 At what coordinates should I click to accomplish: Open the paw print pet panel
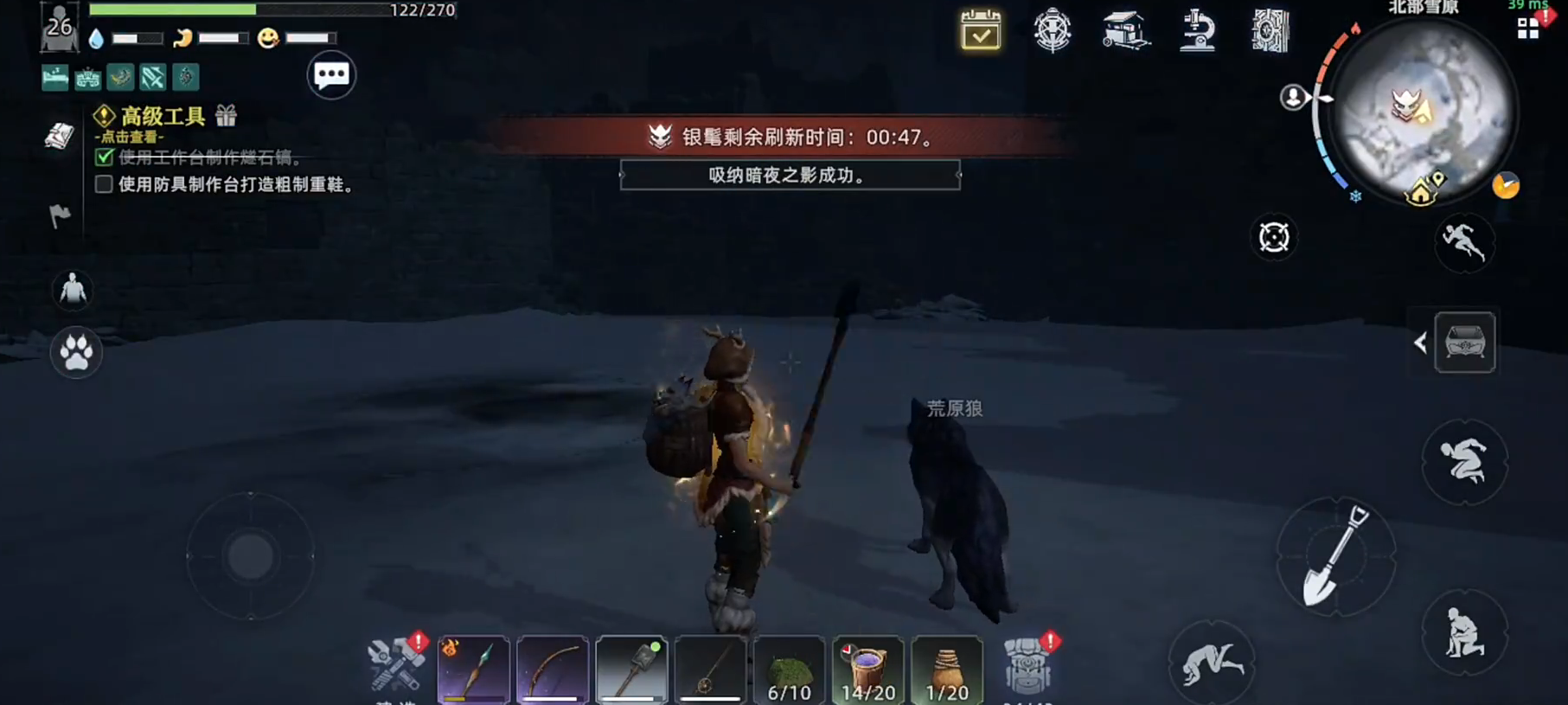coord(76,354)
